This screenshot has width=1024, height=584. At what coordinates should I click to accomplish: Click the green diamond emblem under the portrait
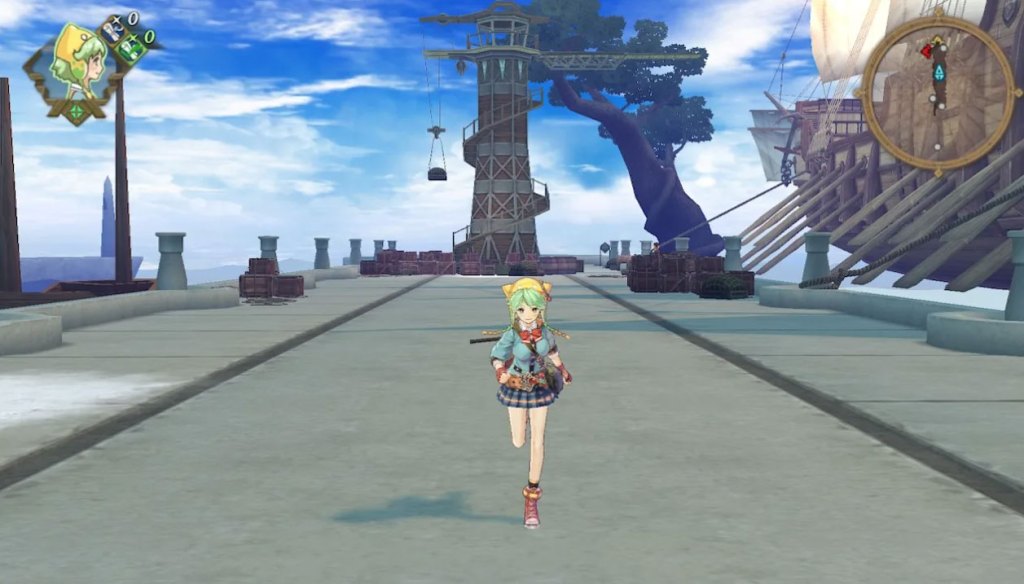click(x=78, y=110)
